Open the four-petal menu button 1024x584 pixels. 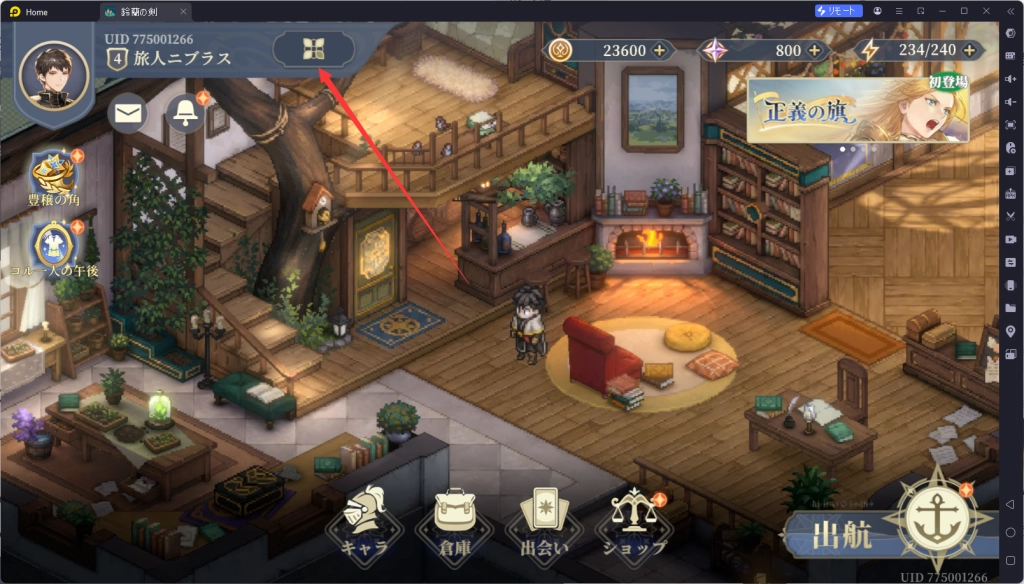point(313,49)
